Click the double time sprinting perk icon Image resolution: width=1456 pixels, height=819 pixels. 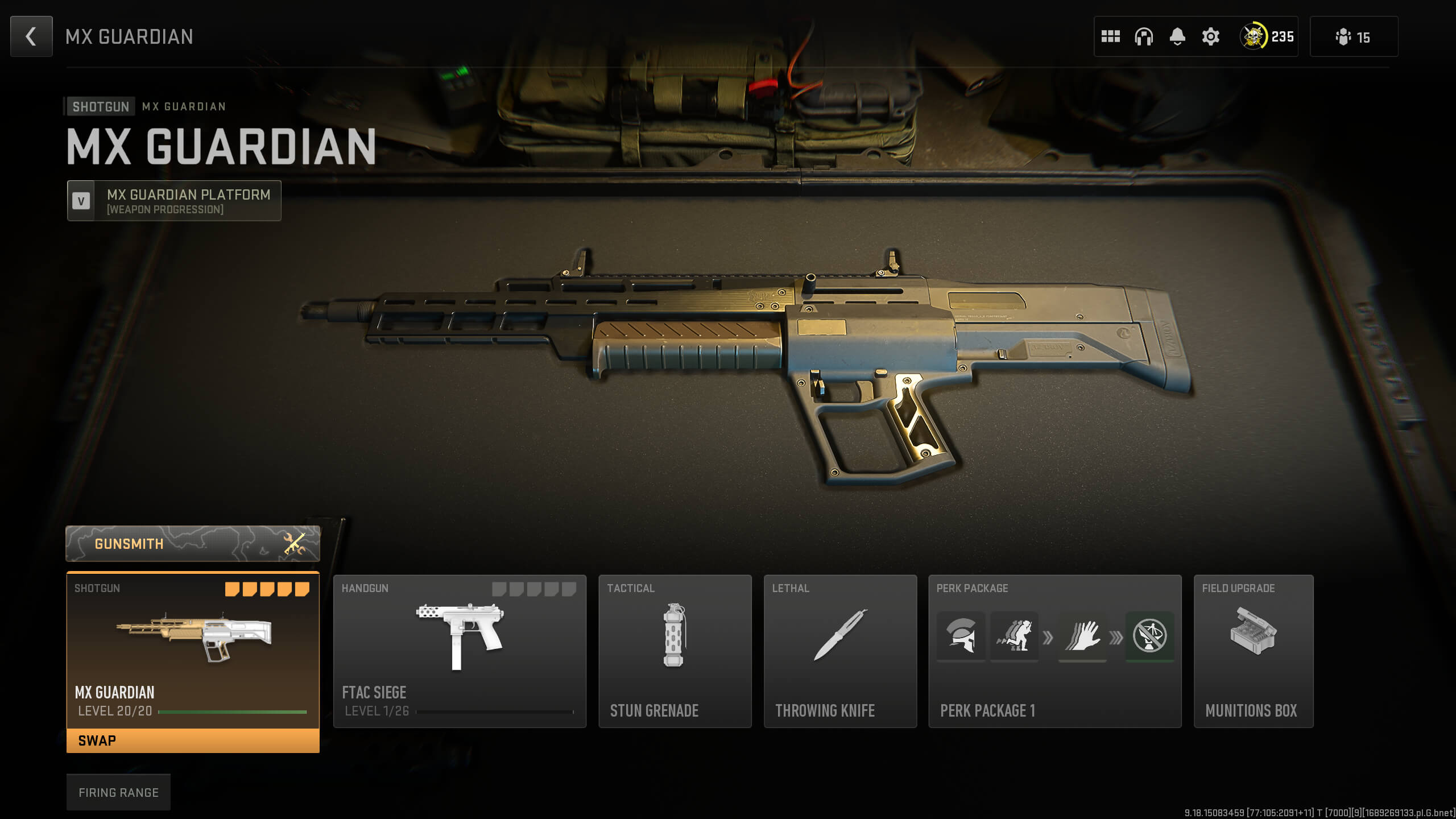point(1014,637)
